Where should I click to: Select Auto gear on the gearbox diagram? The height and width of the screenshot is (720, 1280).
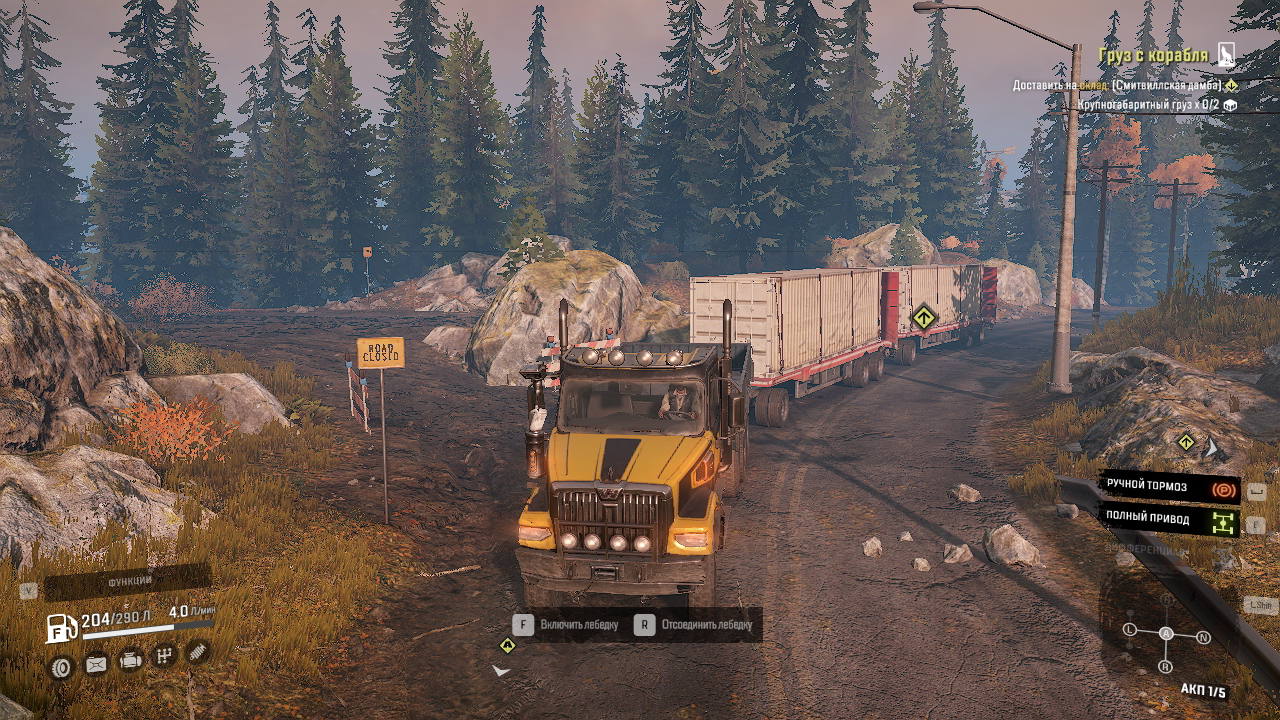click(1166, 633)
